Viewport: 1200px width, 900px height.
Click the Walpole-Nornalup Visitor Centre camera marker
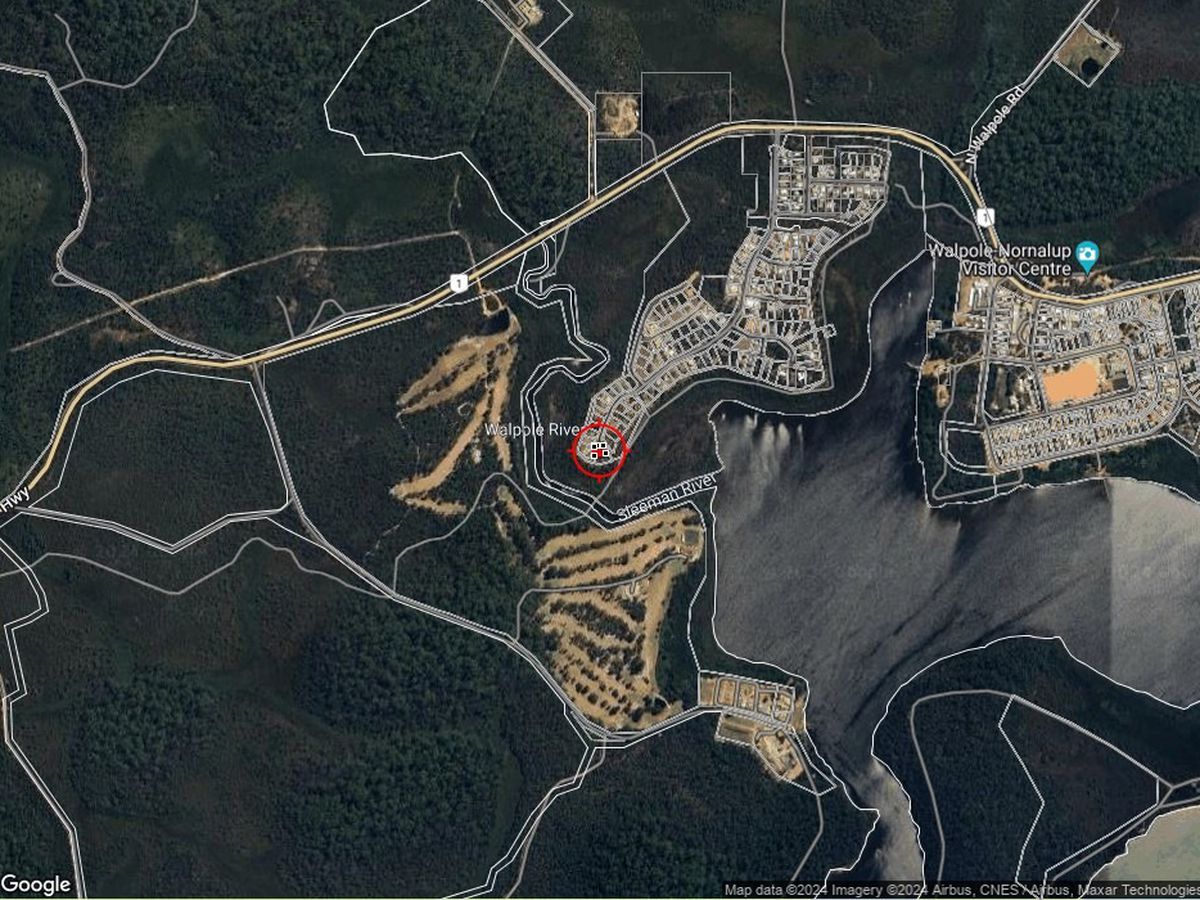pos(1086,254)
